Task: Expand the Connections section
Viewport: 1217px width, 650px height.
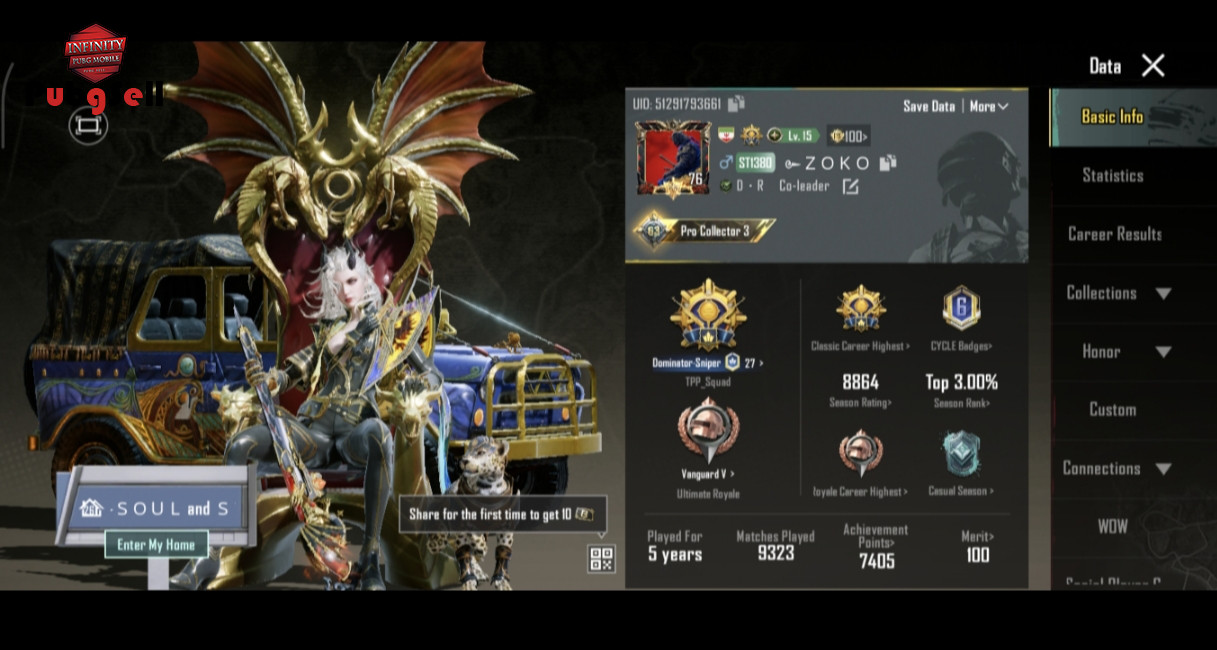Action: 1115,469
